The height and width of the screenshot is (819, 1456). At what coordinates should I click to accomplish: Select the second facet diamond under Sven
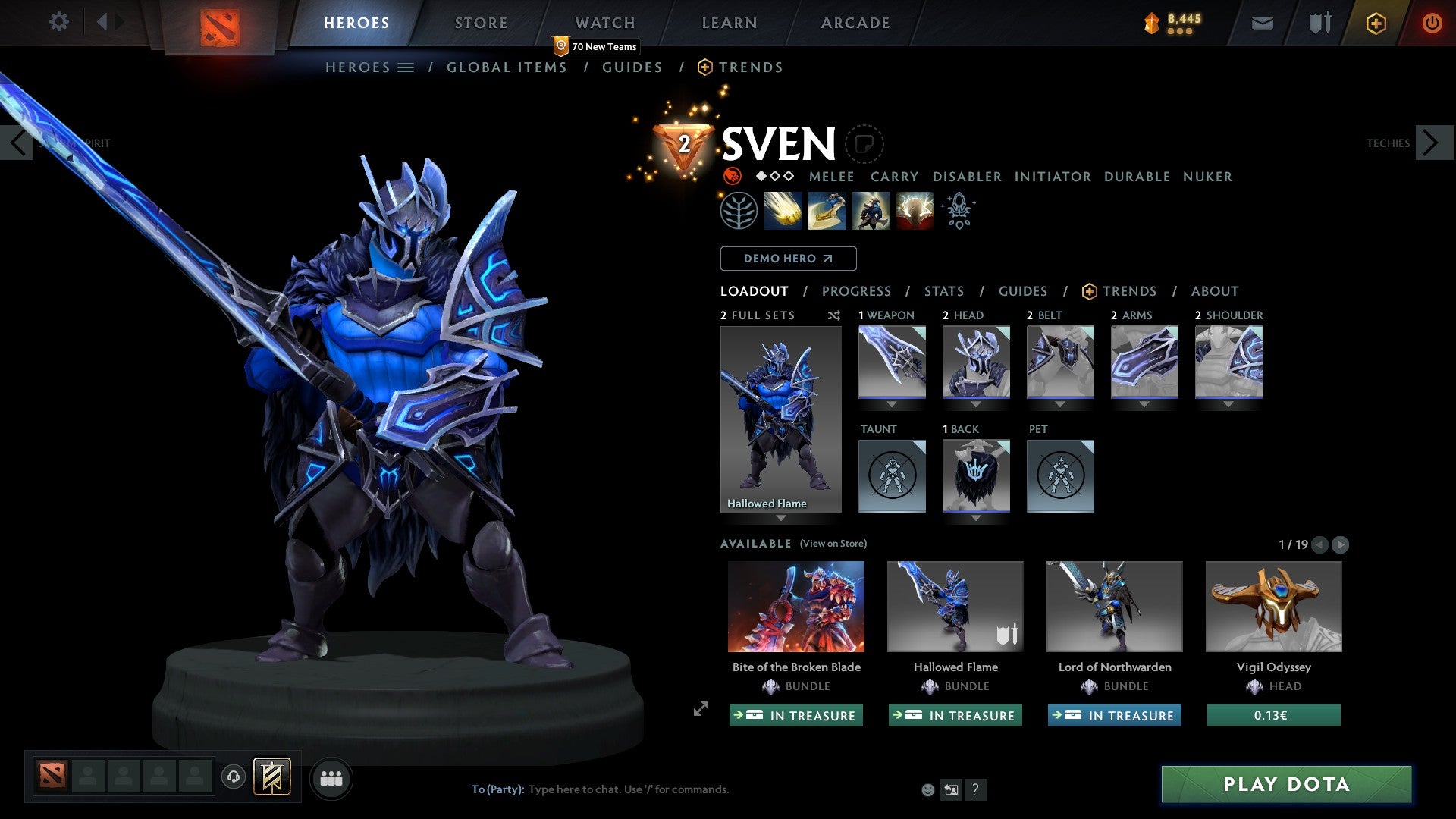pos(774,177)
